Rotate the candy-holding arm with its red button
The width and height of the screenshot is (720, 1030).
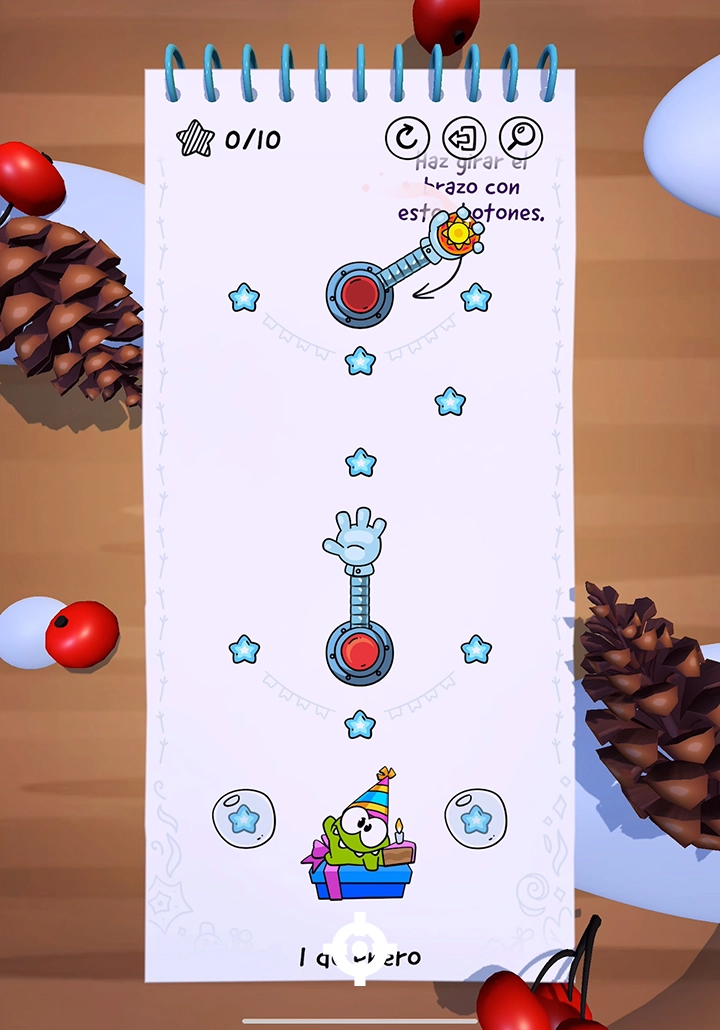point(359,294)
